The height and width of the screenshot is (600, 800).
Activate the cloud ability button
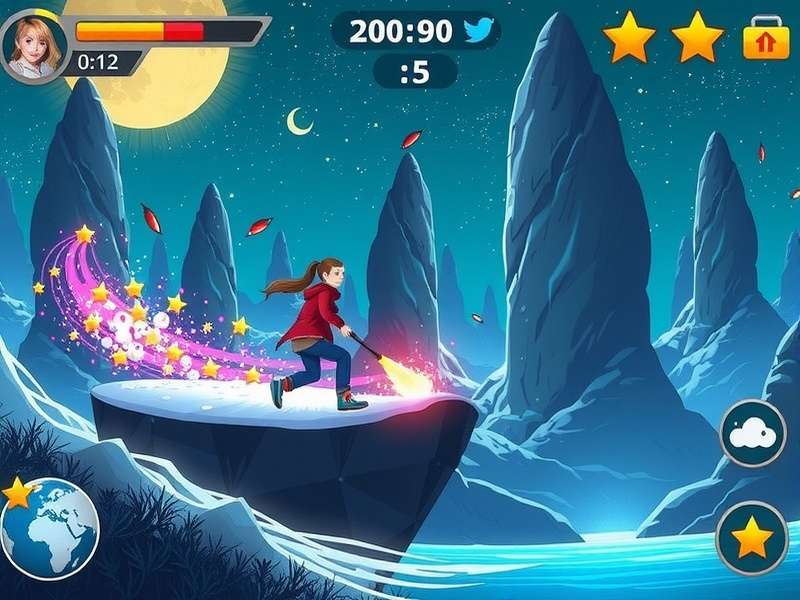753,433
